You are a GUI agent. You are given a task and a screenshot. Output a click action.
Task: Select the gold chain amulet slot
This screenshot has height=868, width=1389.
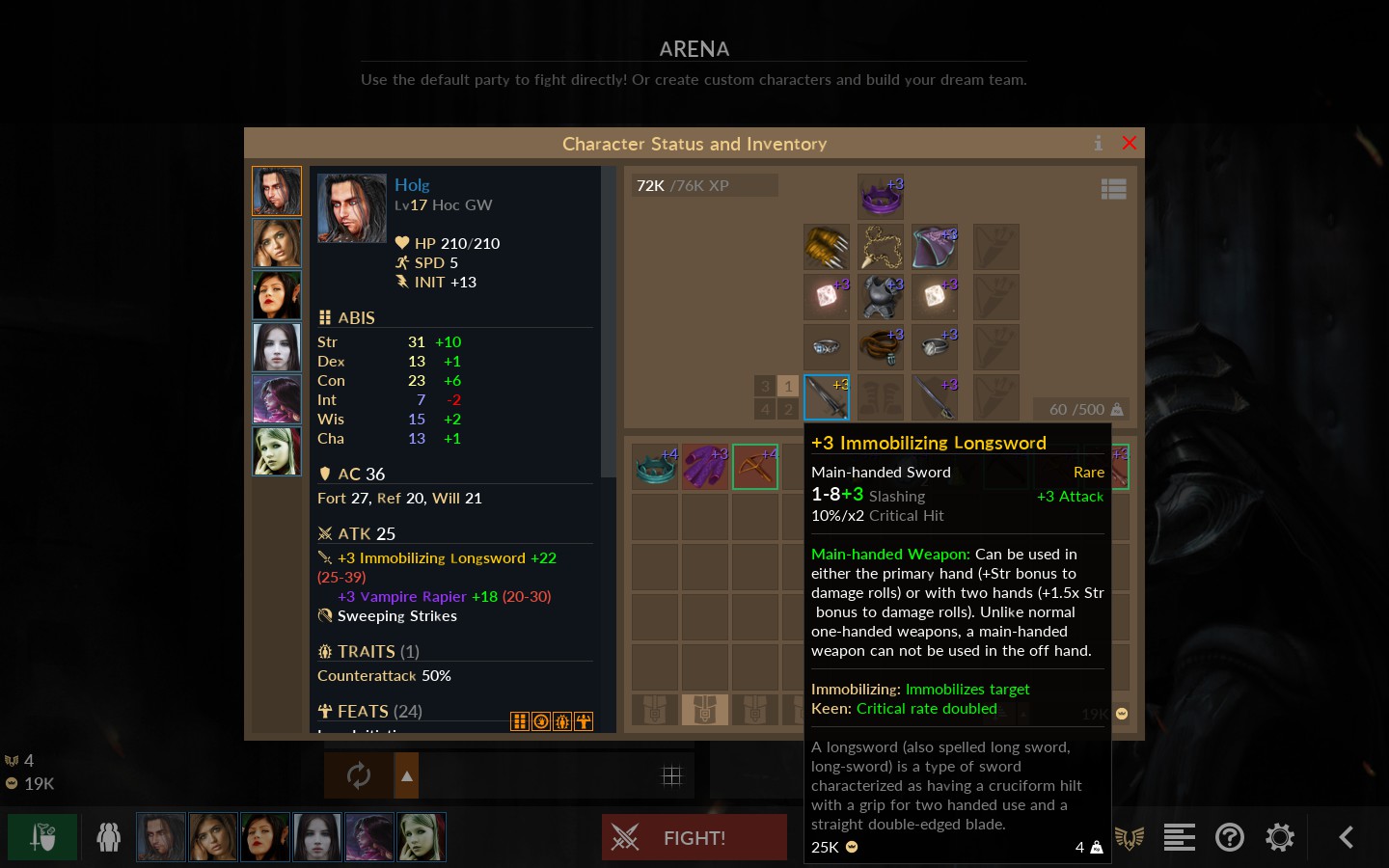click(881, 247)
